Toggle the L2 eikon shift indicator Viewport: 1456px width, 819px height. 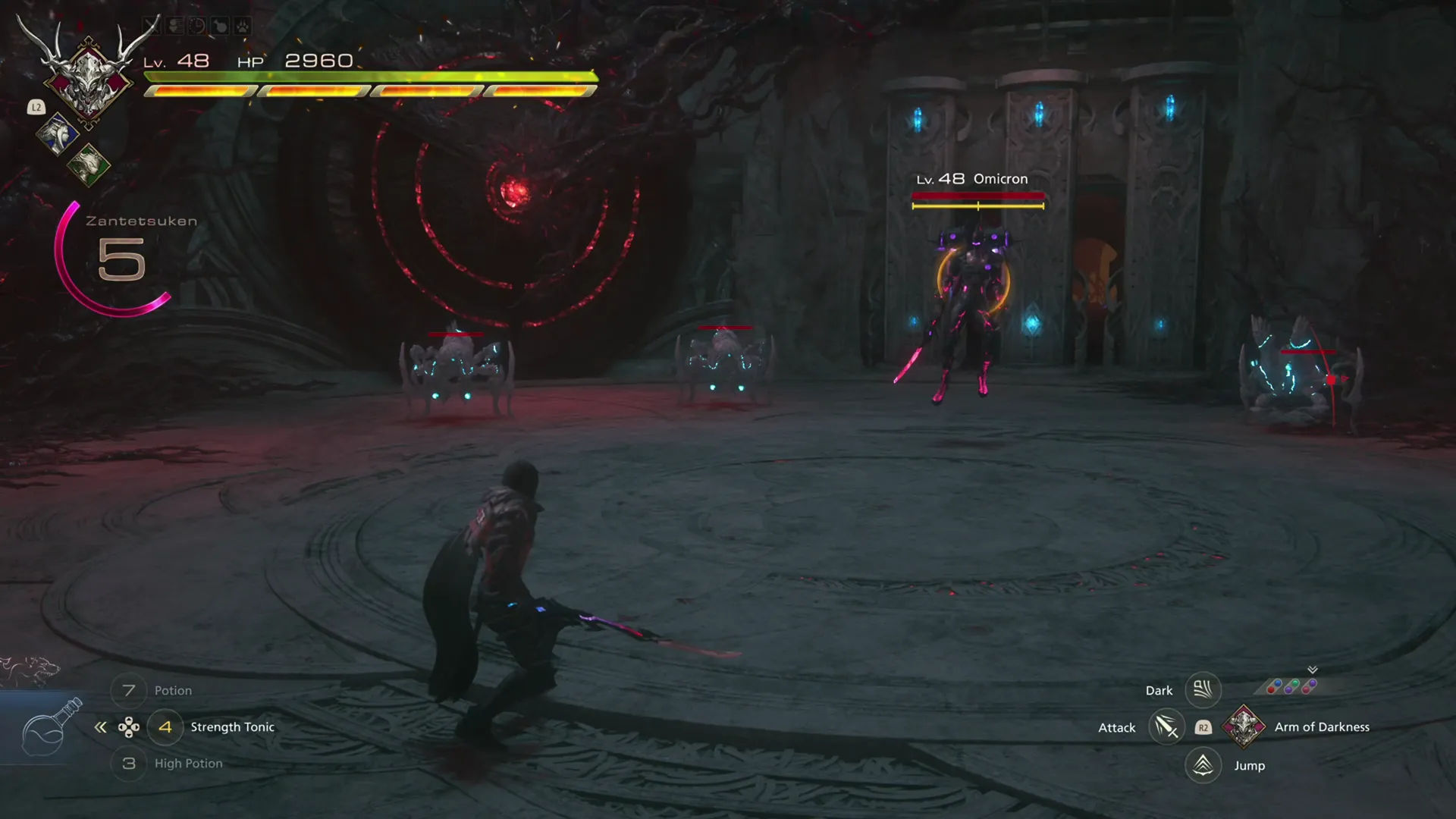point(36,108)
